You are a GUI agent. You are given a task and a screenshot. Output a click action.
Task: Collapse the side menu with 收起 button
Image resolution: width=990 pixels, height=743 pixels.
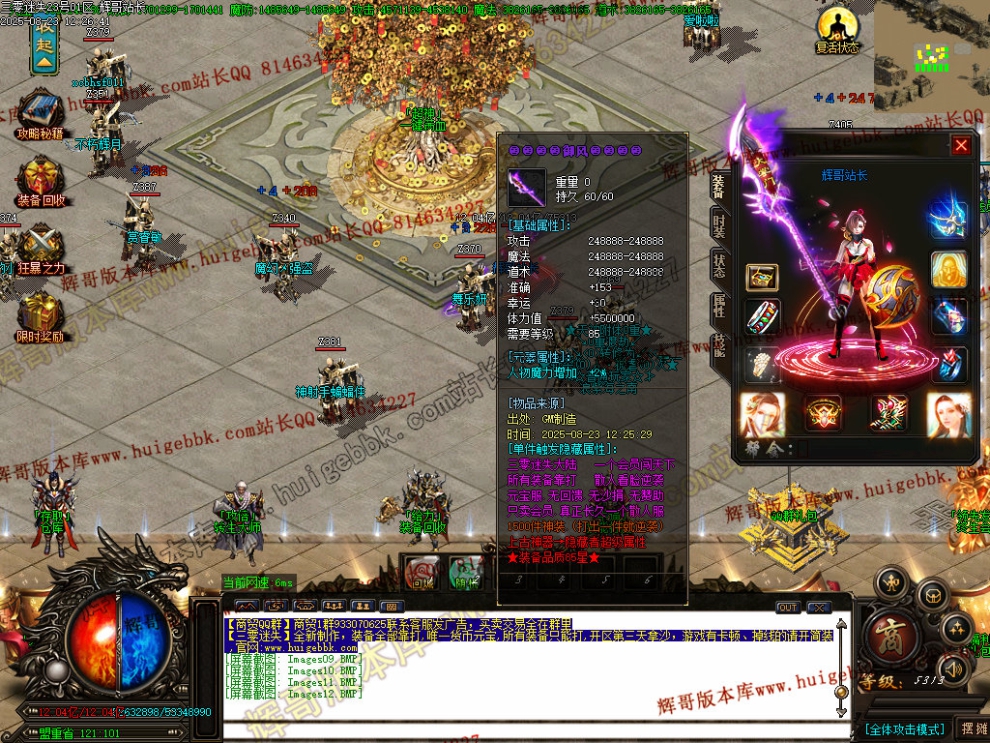(x=44, y=42)
